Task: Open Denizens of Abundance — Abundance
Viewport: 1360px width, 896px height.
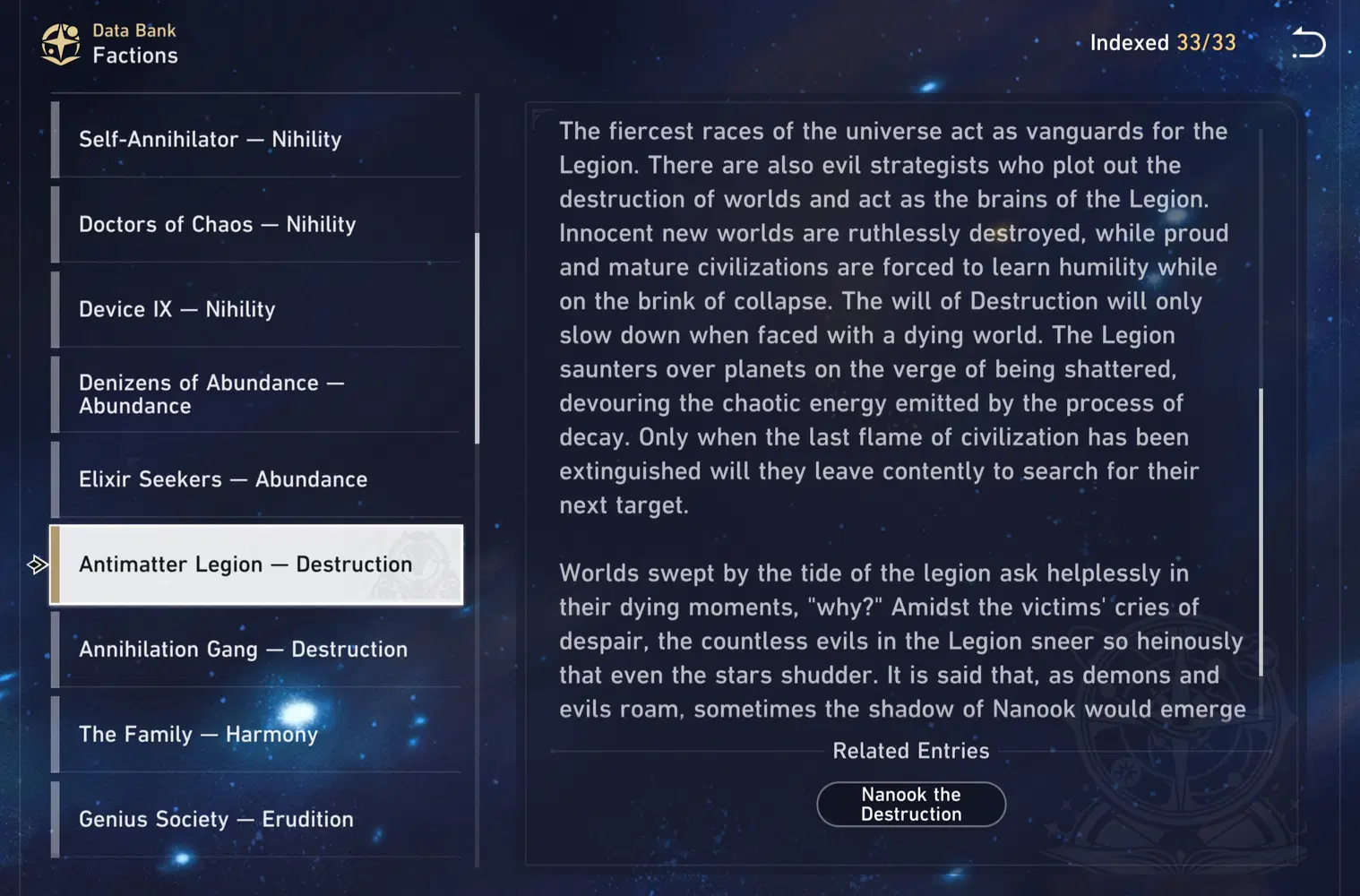Action: tap(257, 393)
